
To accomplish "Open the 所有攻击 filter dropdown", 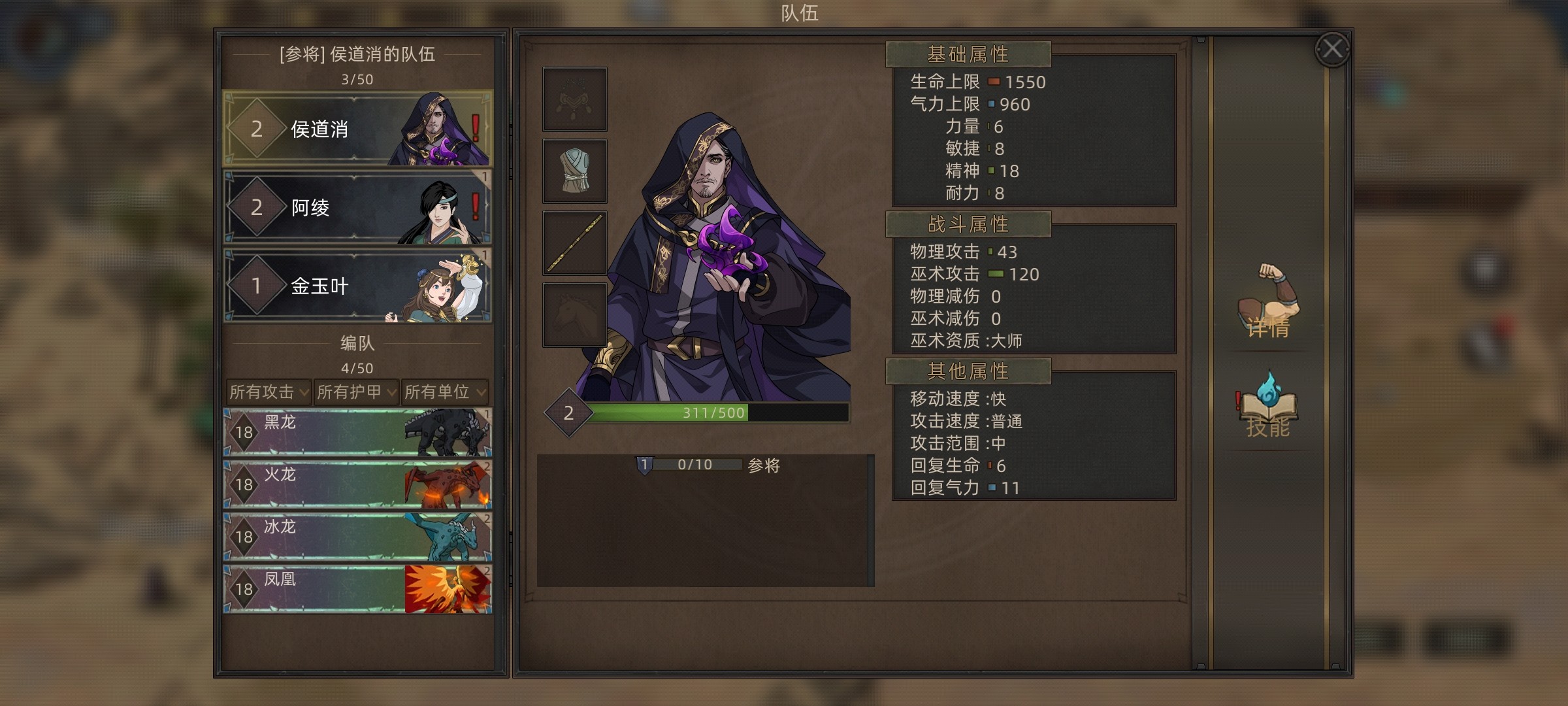I will point(269,392).
